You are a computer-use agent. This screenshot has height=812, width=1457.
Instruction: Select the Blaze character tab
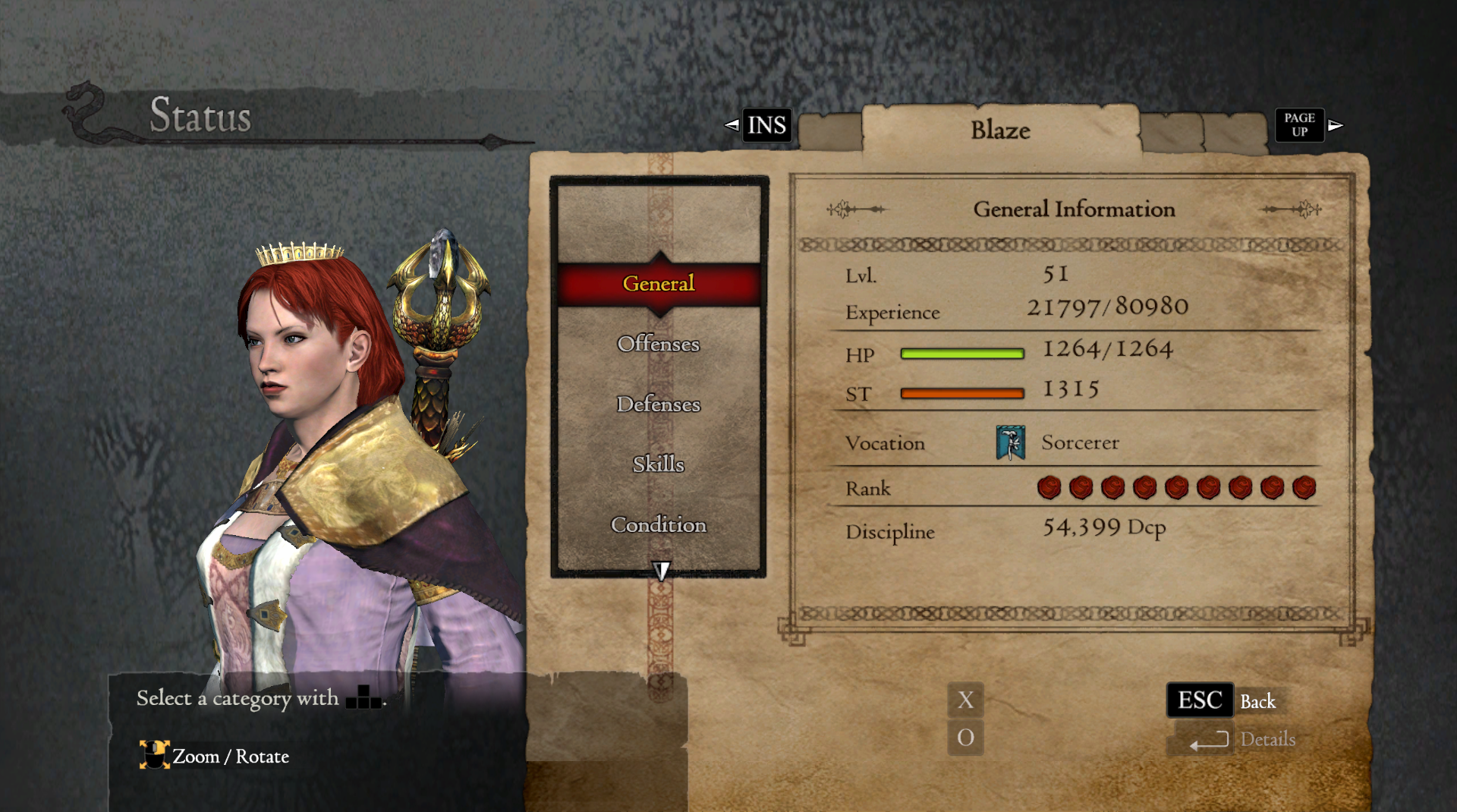(1000, 131)
